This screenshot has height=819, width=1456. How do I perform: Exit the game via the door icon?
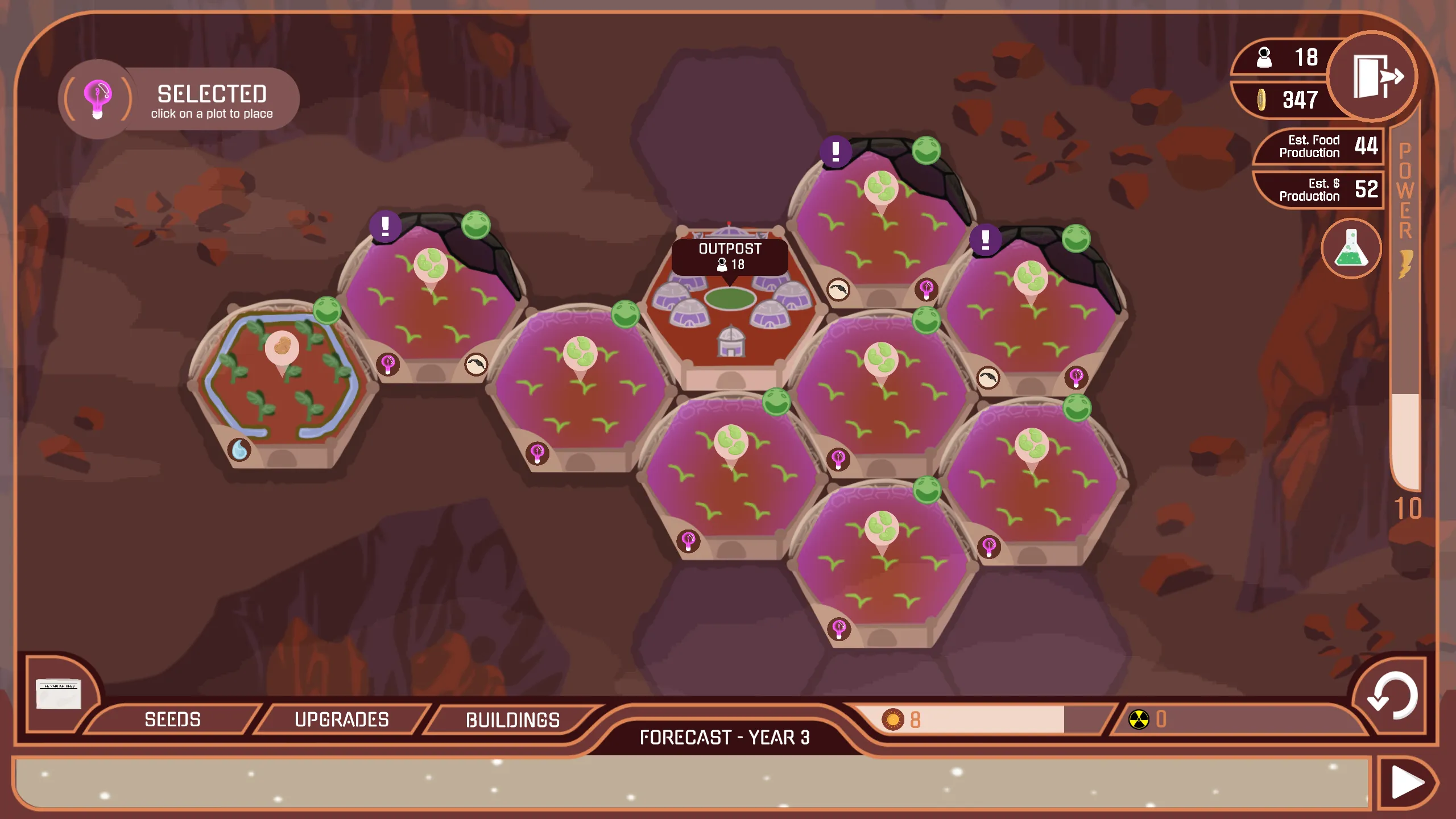(1373, 76)
